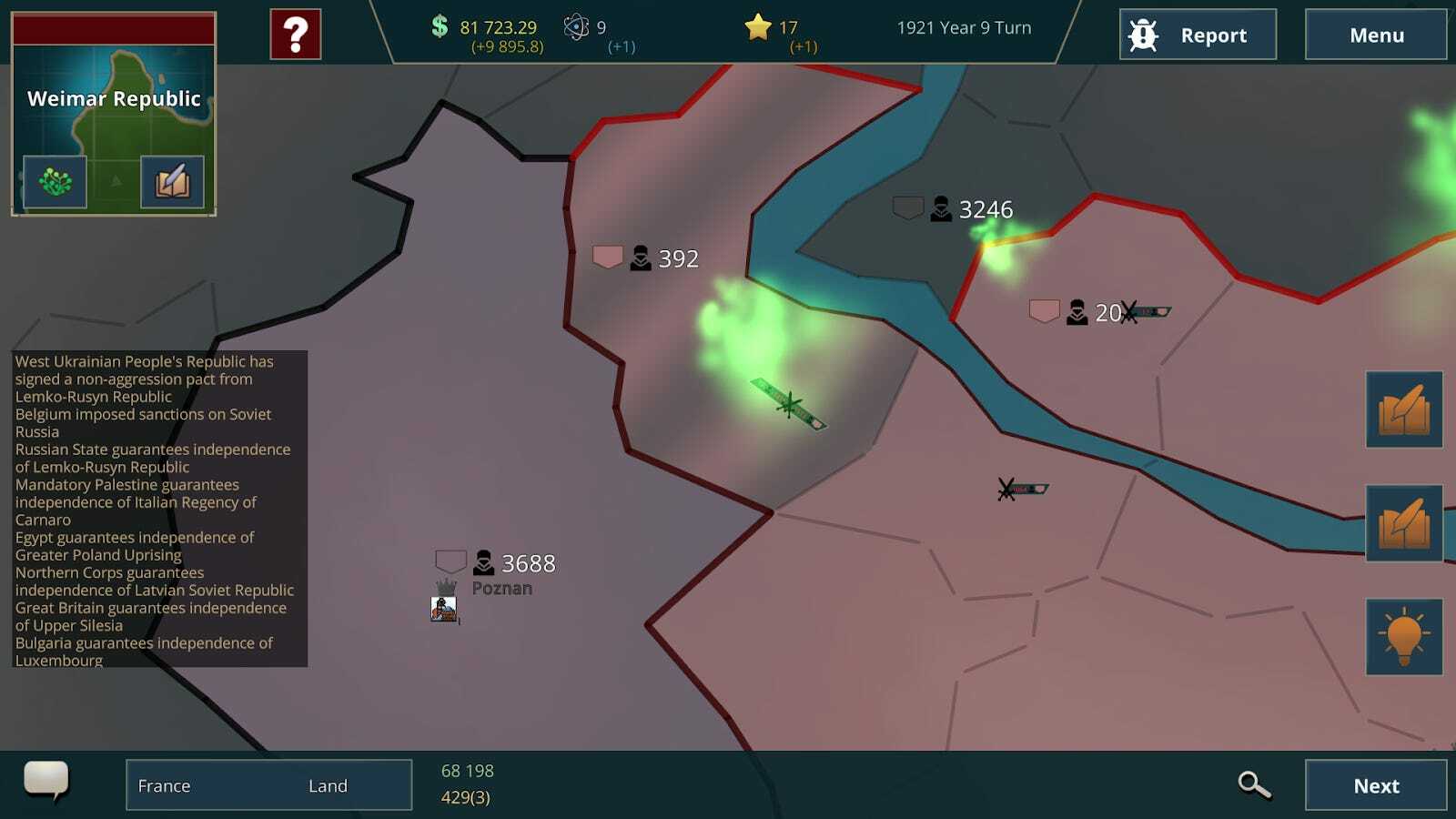This screenshot has width=1456, height=819.
Task: Open the France country selector
Action: point(164,784)
